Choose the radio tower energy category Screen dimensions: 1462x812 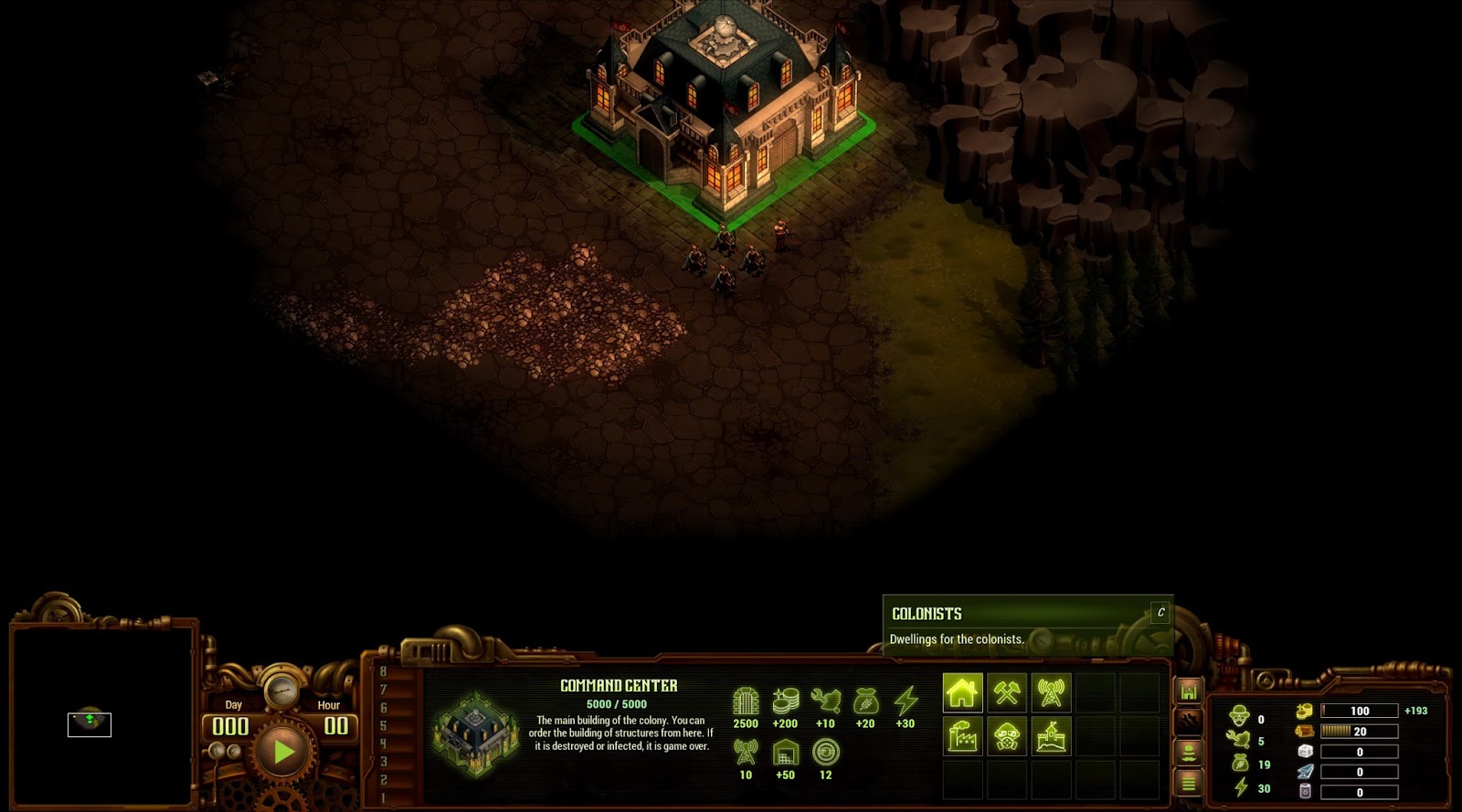point(1051,693)
